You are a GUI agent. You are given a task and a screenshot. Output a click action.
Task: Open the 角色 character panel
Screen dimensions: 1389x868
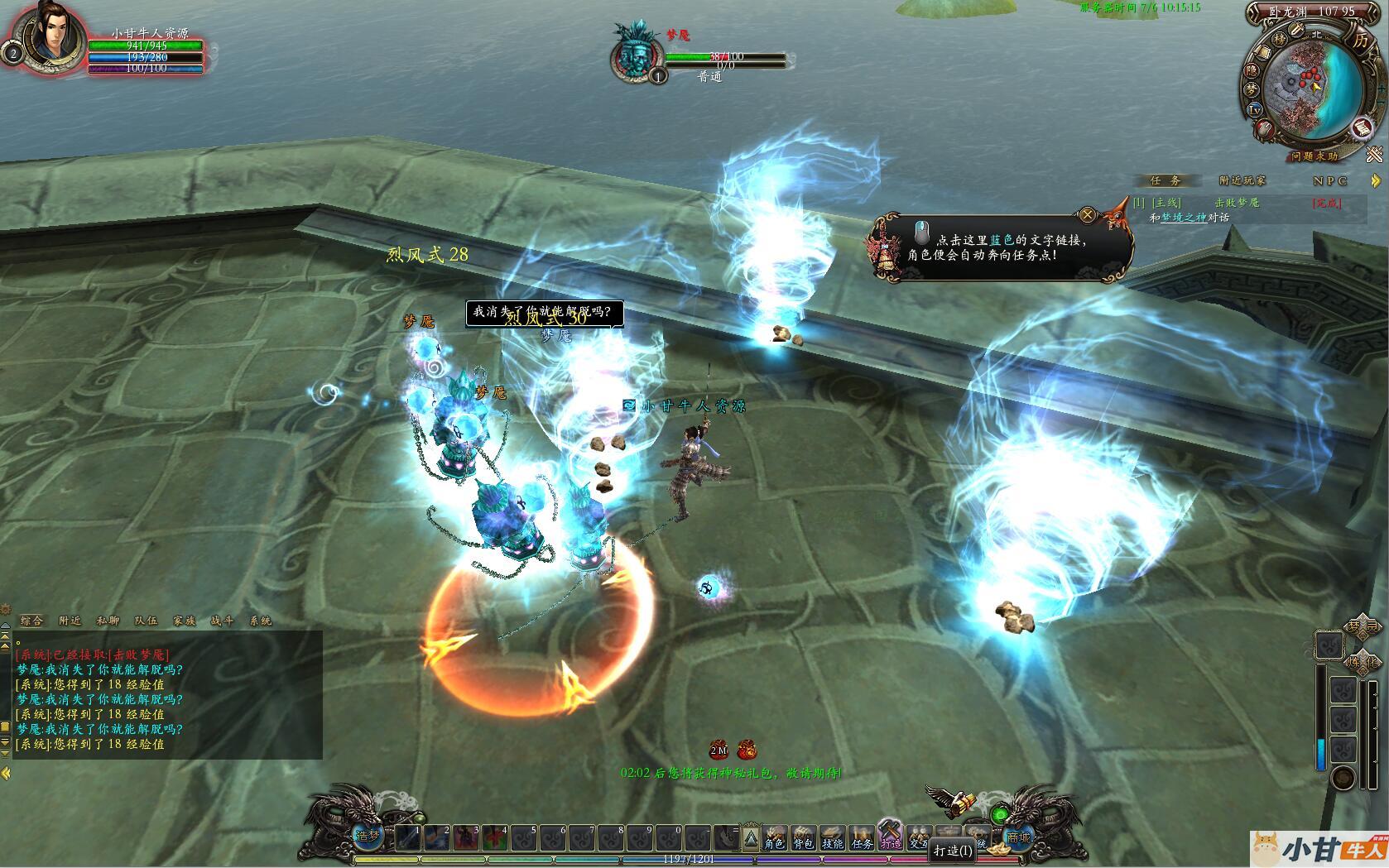click(774, 837)
